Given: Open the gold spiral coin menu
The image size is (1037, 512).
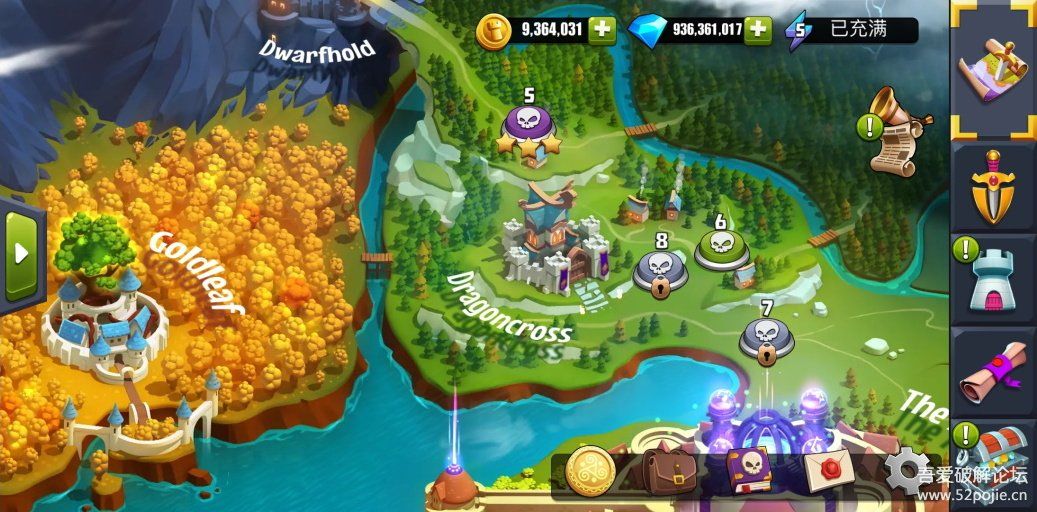Looking at the screenshot, I should [590, 471].
